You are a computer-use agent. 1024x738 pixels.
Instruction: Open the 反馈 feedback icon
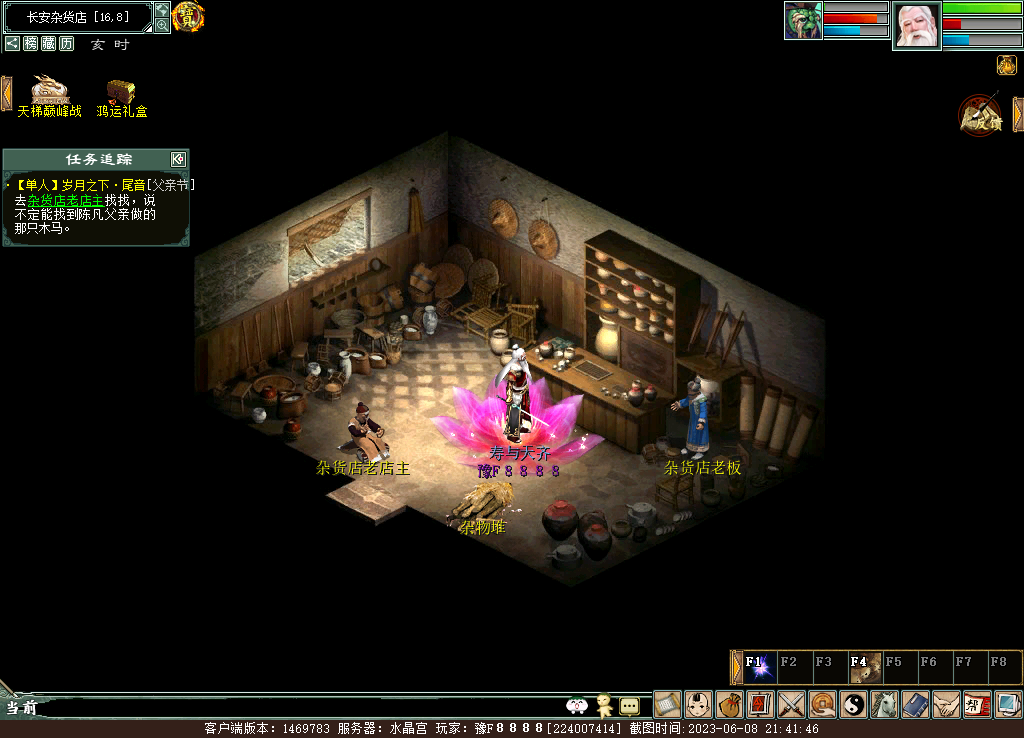pyautogui.click(x=979, y=115)
